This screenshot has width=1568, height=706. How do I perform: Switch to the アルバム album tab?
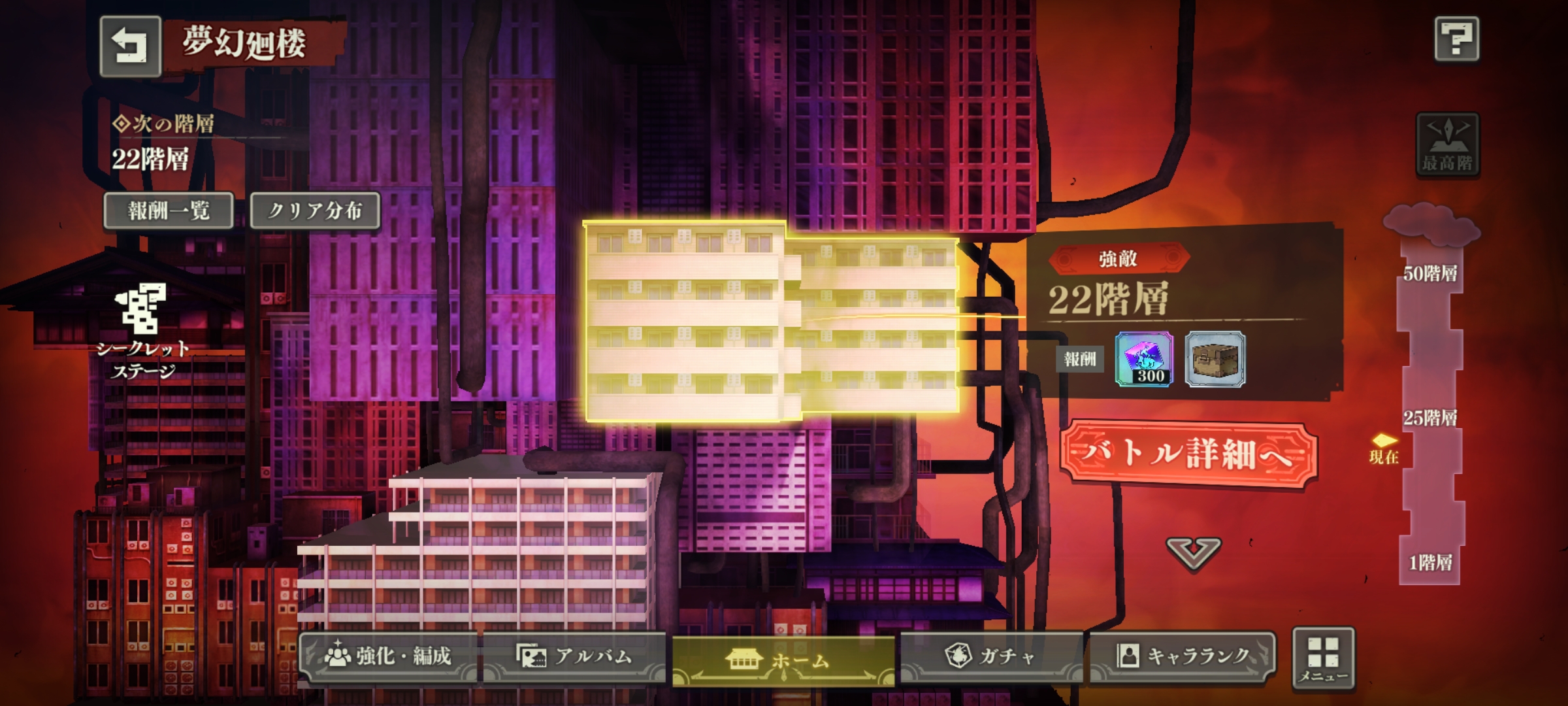coord(575,656)
